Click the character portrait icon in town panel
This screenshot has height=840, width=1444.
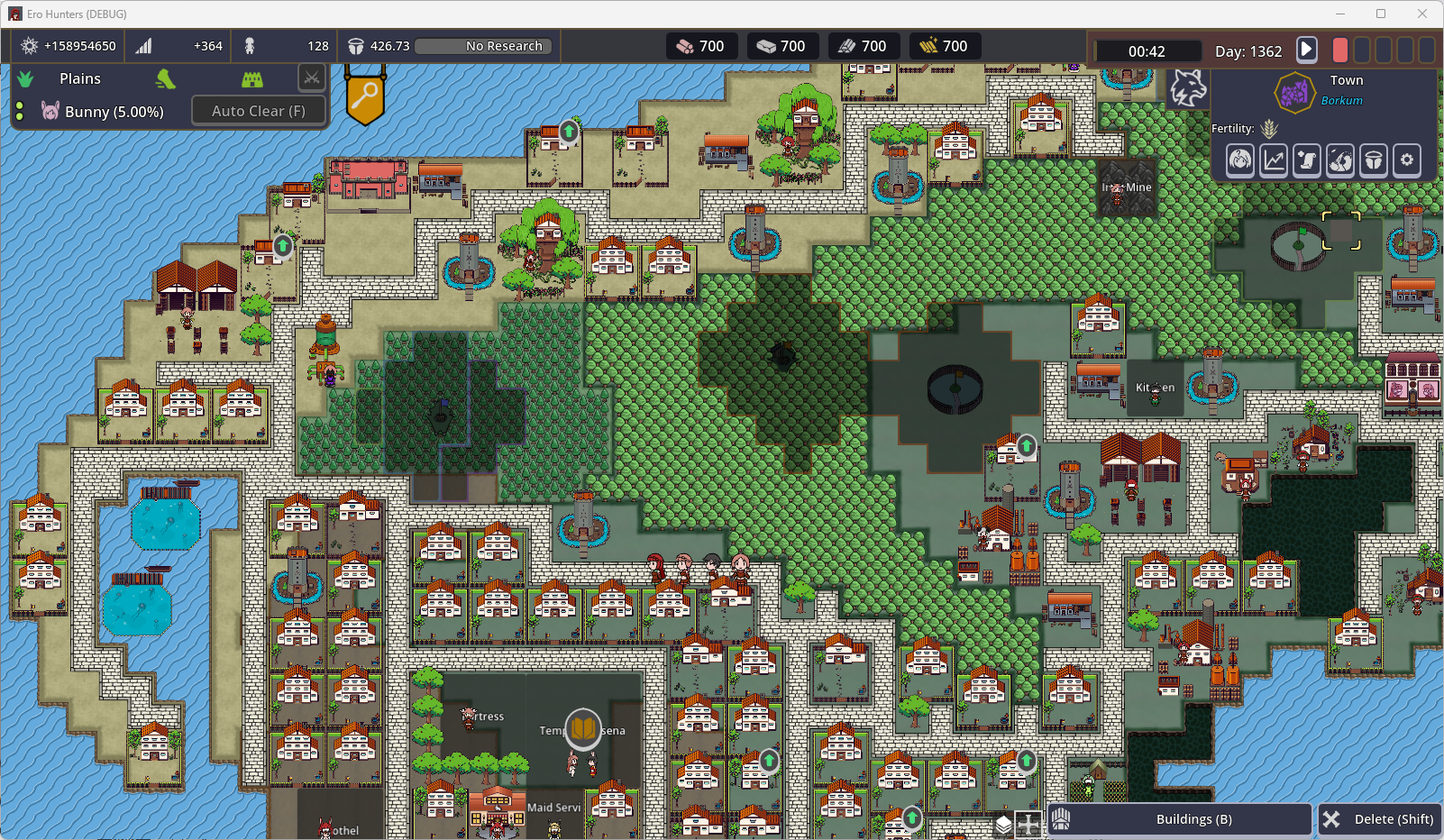point(1239,160)
